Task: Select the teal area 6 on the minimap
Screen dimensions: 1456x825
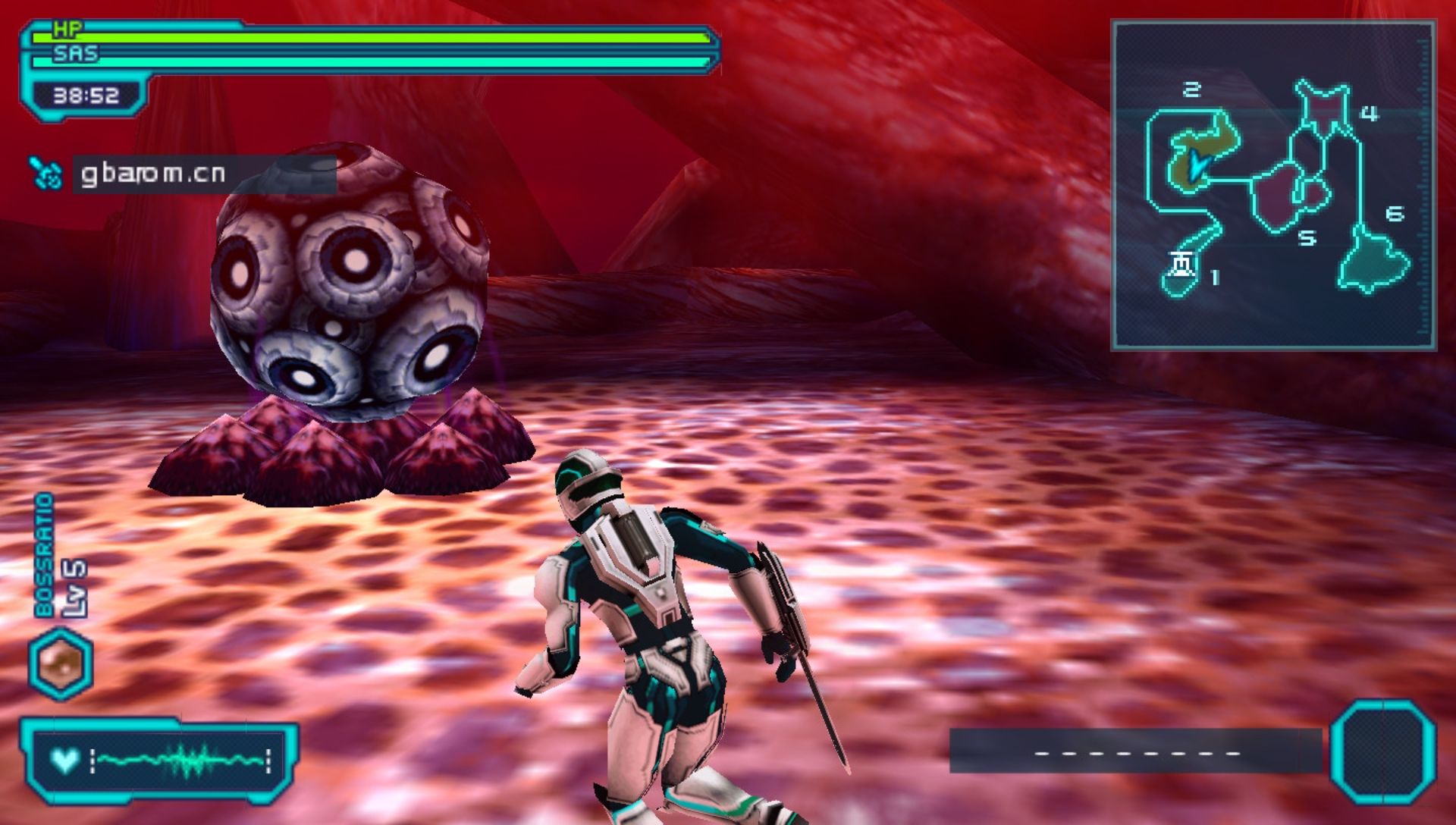Action: (x=1373, y=260)
